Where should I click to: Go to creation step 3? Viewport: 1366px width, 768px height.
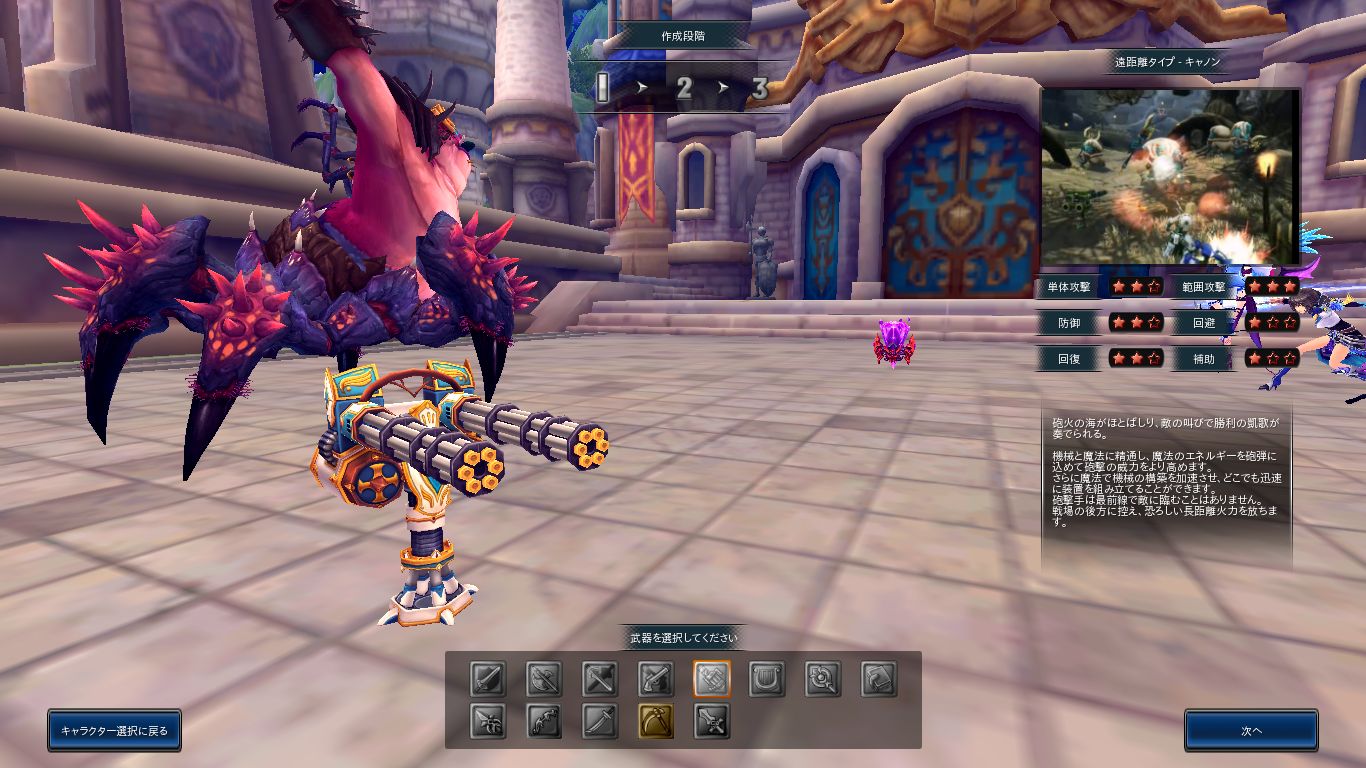click(759, 89)
